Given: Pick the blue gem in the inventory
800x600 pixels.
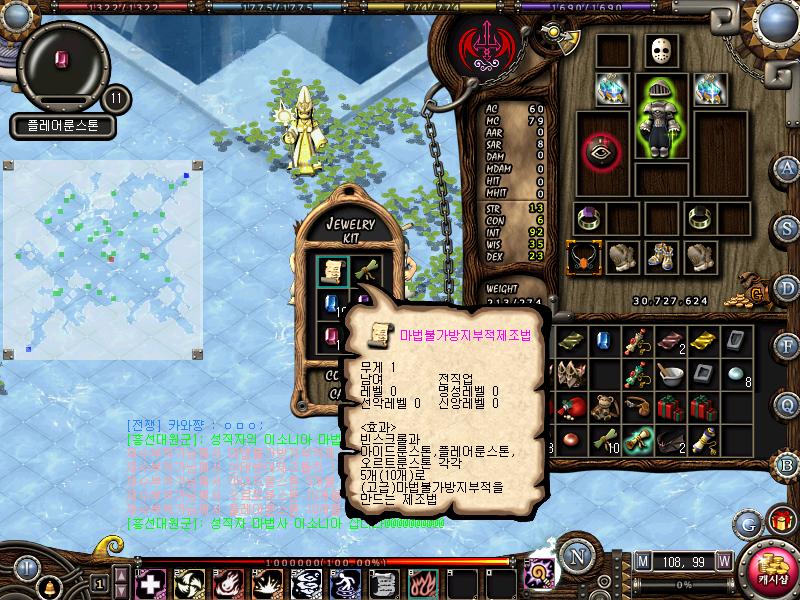Looking at the screenshot, I should (602, 340).
